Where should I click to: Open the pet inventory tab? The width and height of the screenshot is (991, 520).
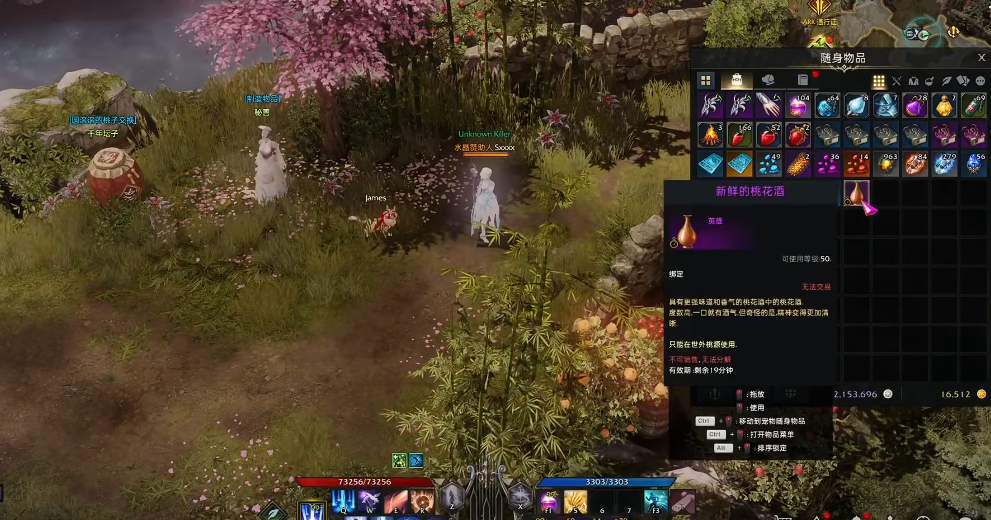click(769, 80)
